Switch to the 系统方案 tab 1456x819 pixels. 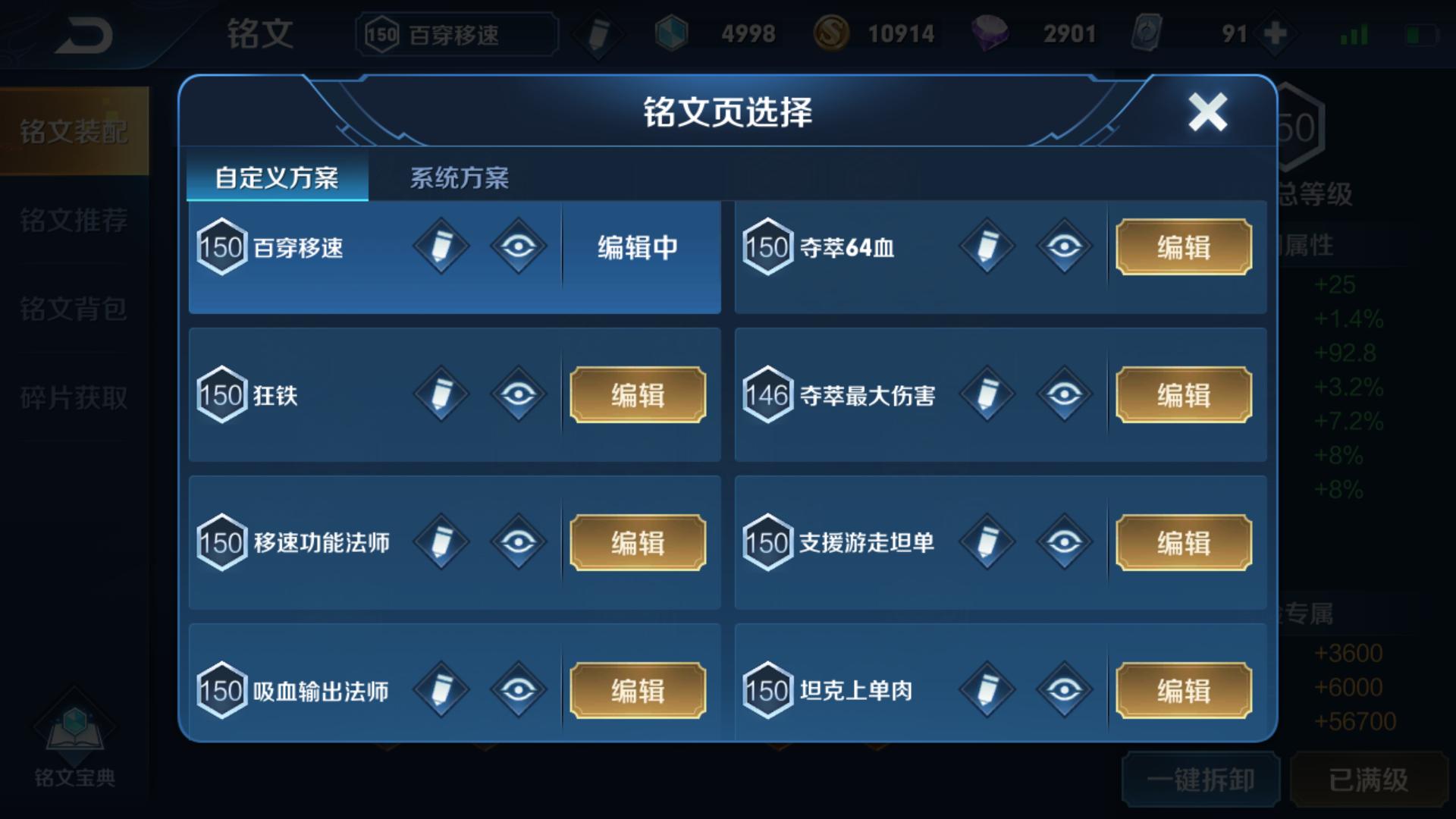(459, 177)
